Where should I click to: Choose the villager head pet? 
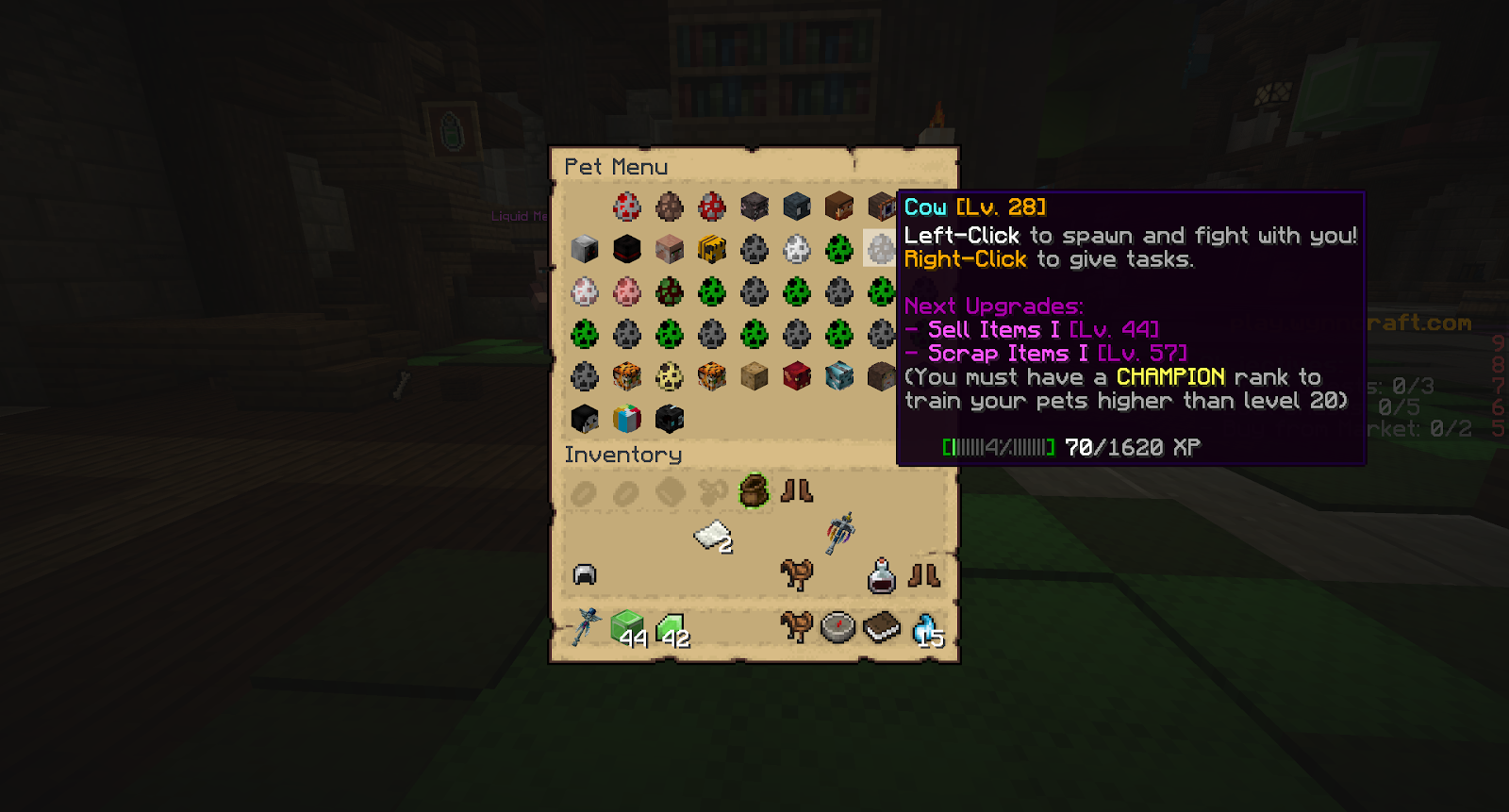pos(670,249)
